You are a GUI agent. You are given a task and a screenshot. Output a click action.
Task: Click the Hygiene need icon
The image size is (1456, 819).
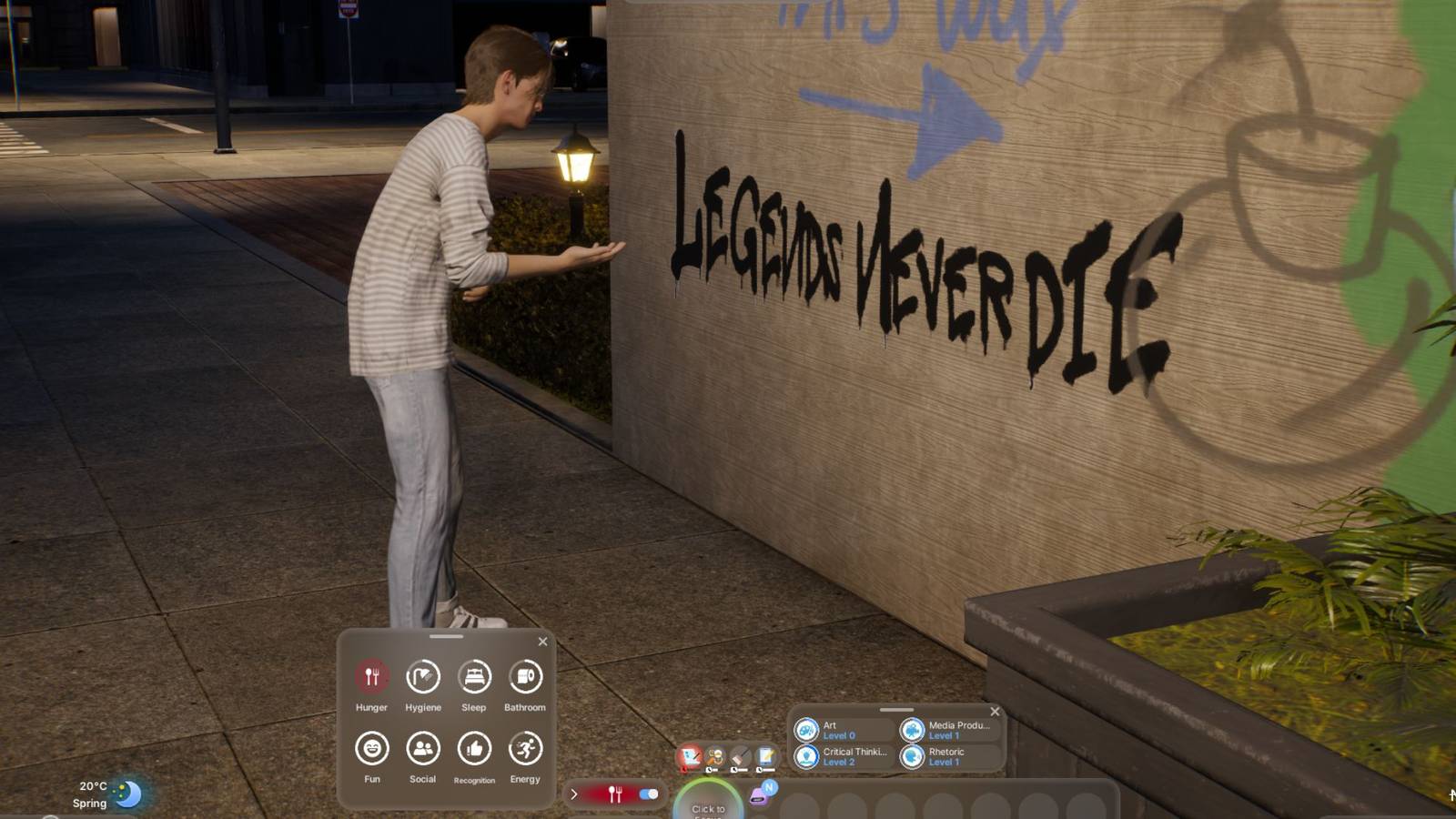coord(423,675)
